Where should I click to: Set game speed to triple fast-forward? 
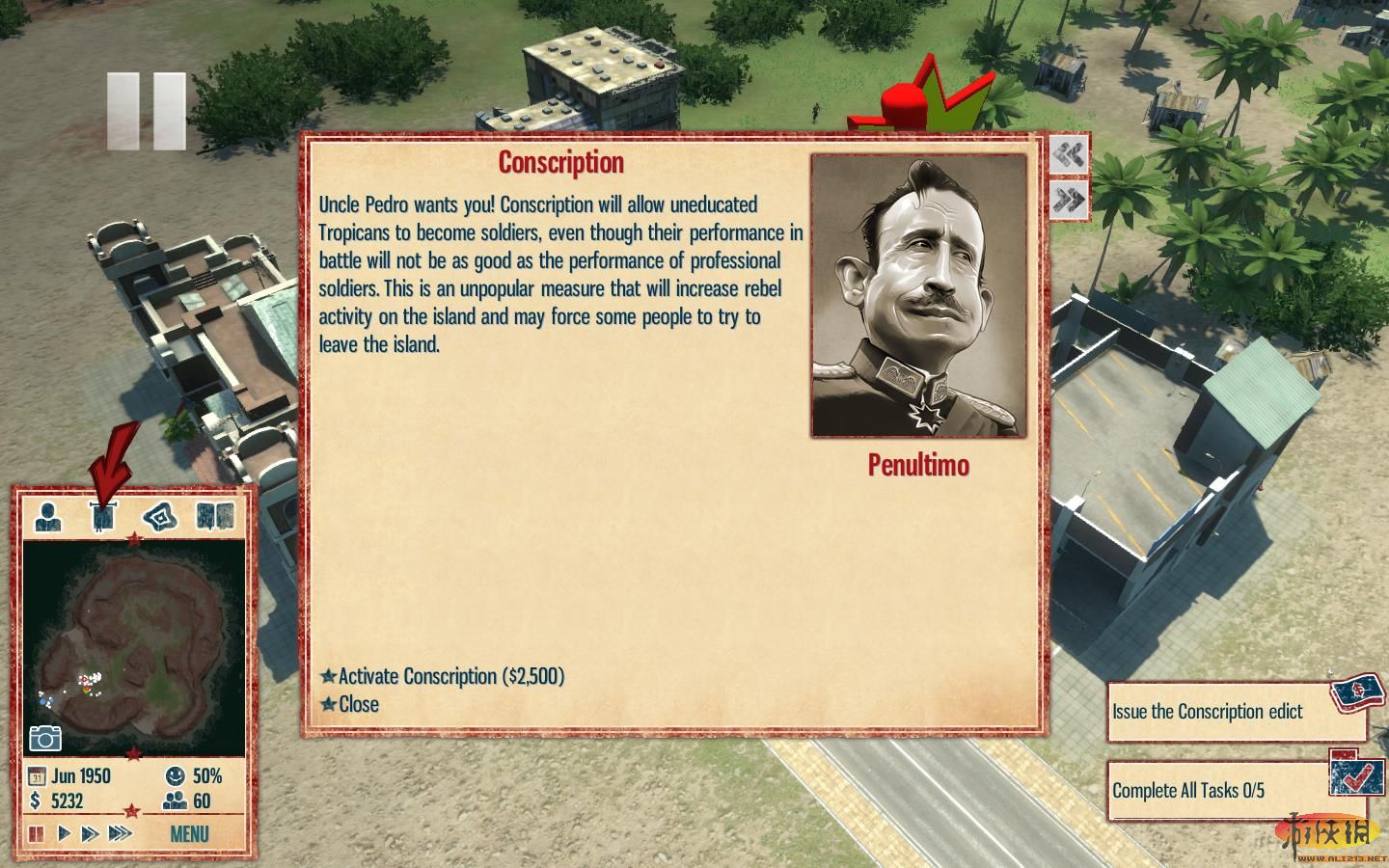pos(120,833)
